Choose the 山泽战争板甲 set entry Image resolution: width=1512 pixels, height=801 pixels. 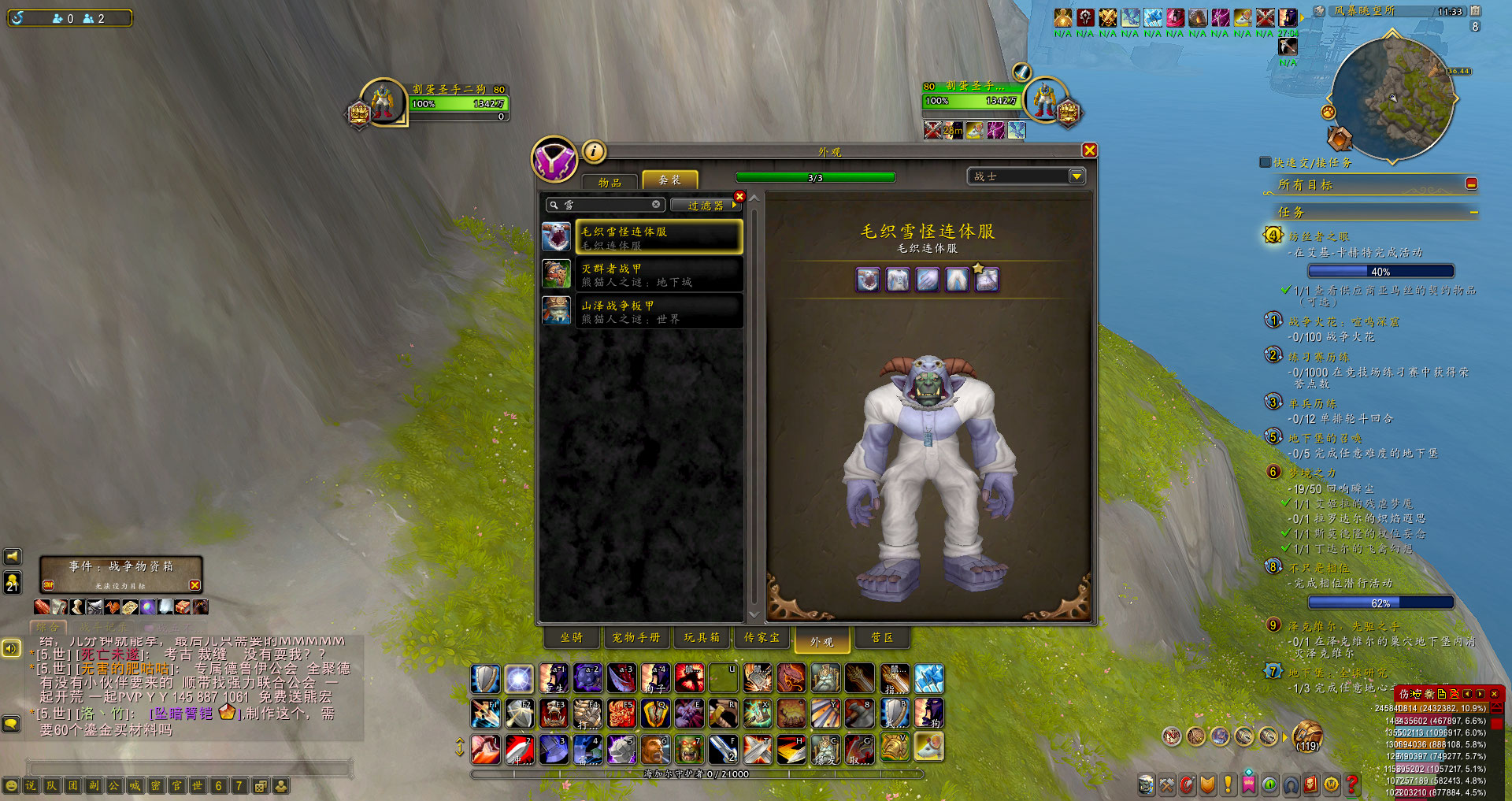coord(659,311)
